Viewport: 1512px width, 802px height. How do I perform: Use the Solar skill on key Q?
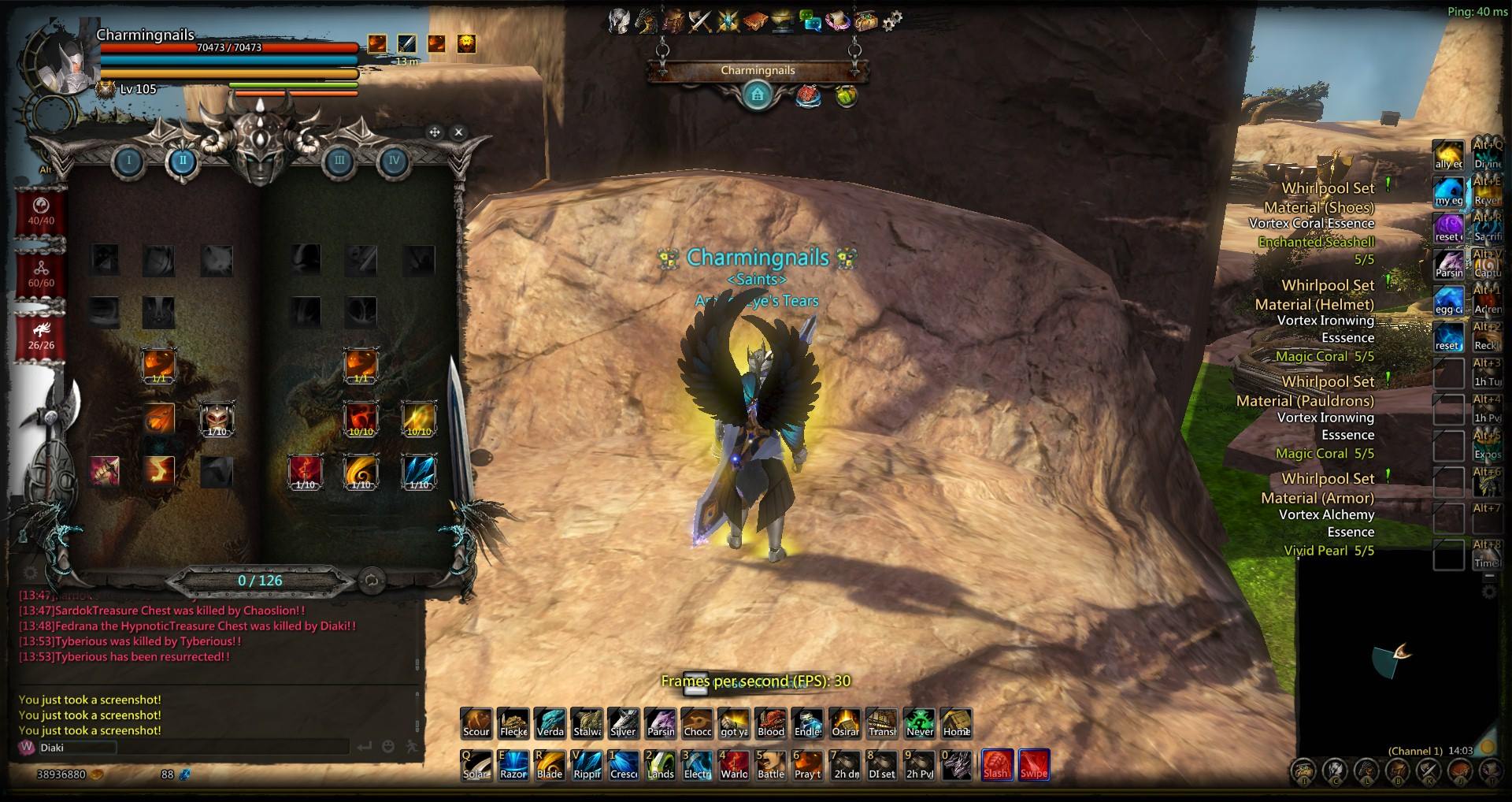(476, 764)
